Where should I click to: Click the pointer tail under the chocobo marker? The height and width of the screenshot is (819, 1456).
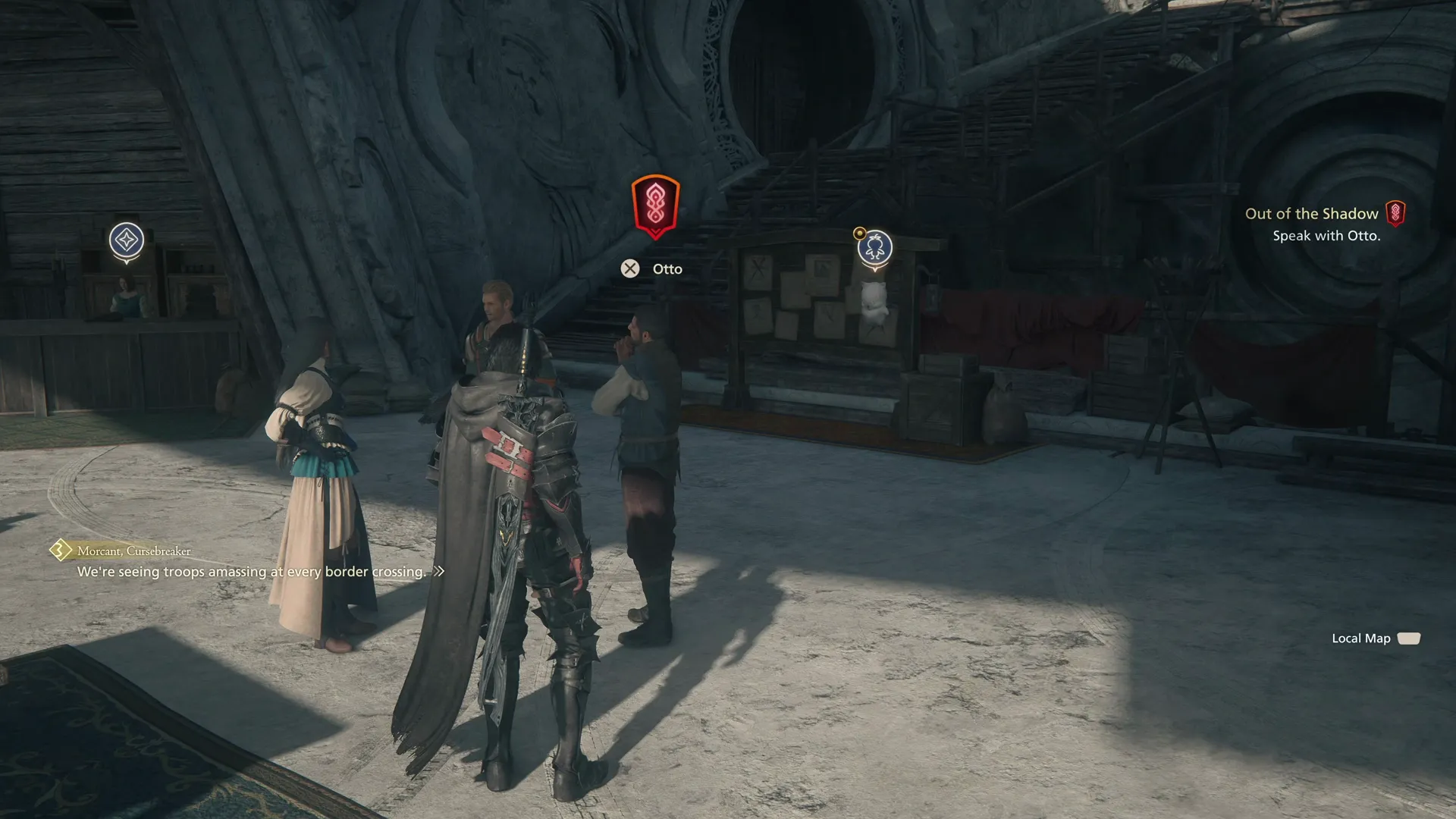click(x=874, y=271)
